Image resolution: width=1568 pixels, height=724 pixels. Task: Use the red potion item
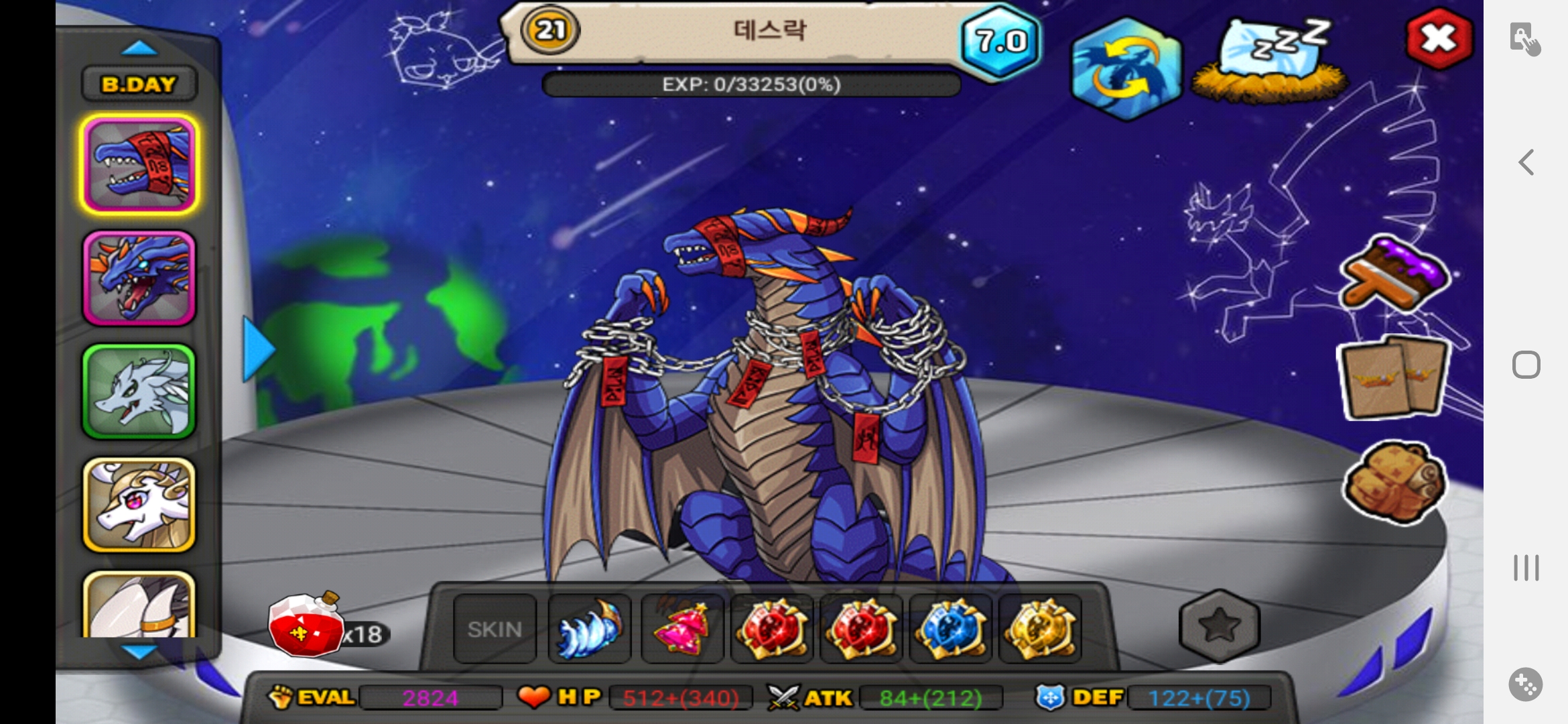point(306,627)
